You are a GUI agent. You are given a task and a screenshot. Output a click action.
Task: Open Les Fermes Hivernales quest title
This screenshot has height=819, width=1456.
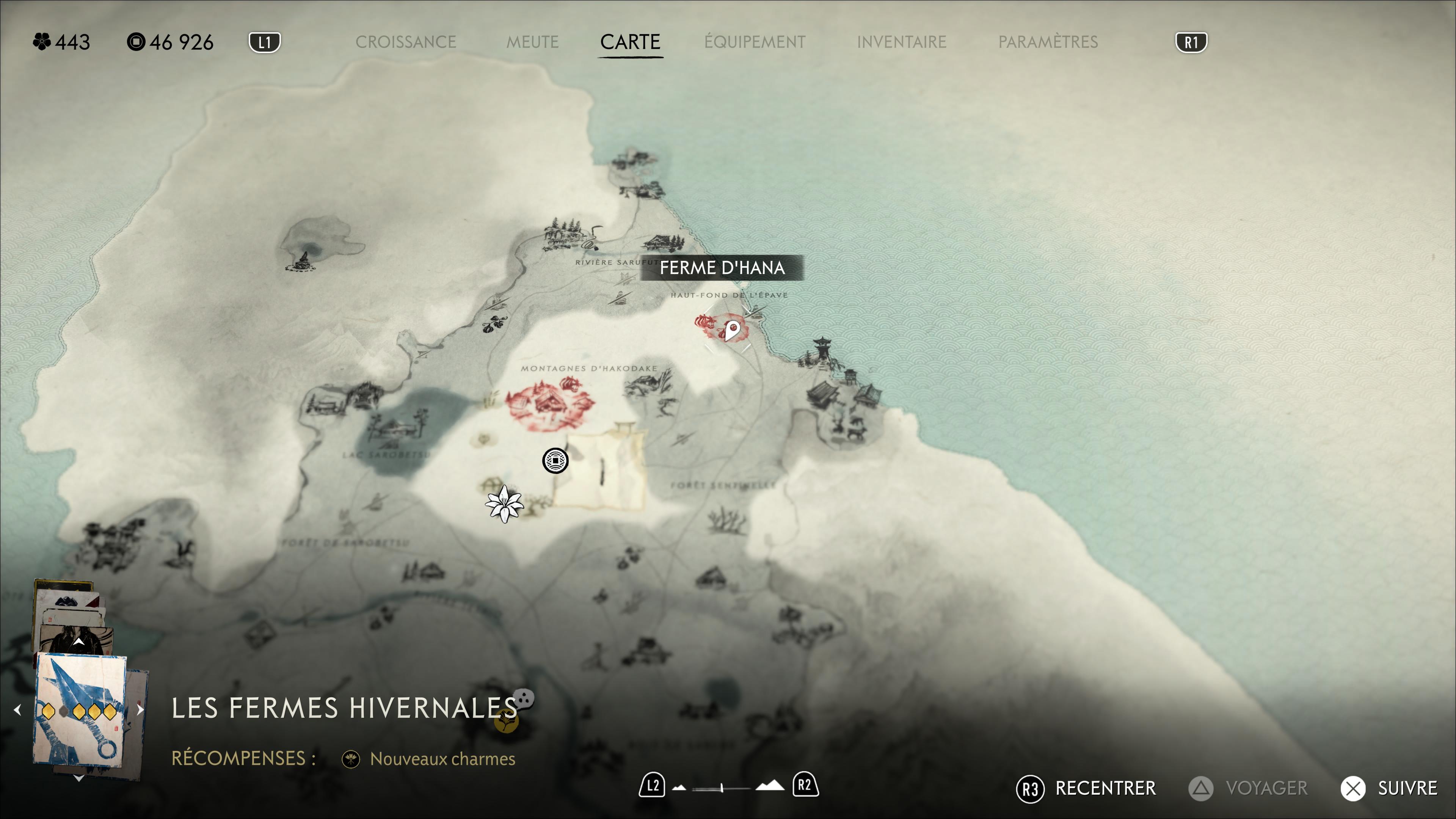click(x=344, y=708)
